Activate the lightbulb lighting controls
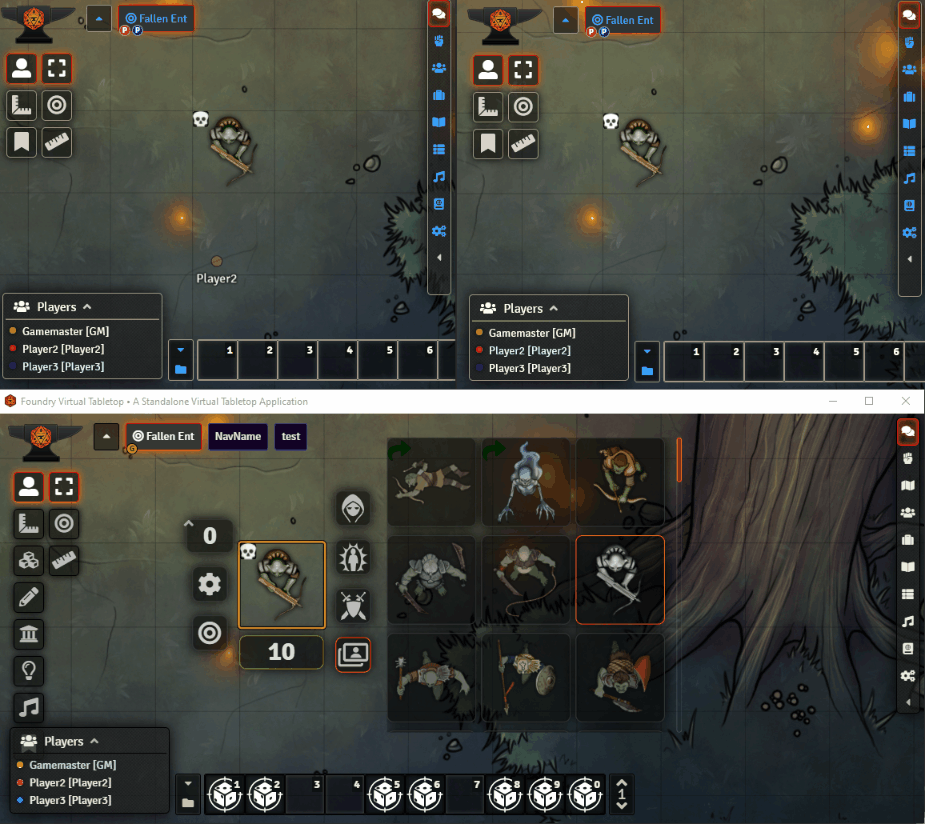This screenshot has width=925, height=824. [28, 671]
